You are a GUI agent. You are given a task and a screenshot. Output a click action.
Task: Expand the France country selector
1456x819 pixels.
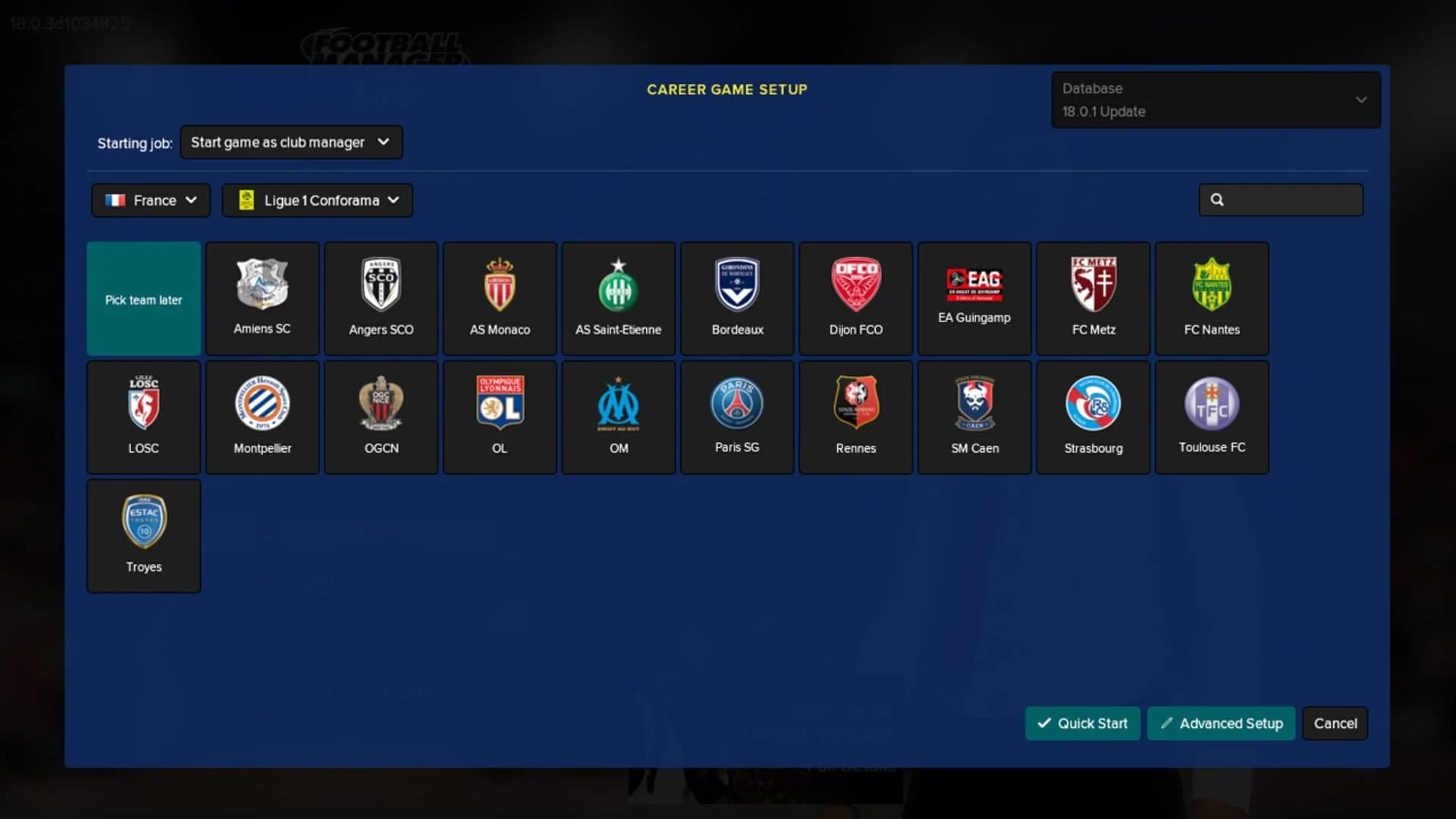(149, 200)
